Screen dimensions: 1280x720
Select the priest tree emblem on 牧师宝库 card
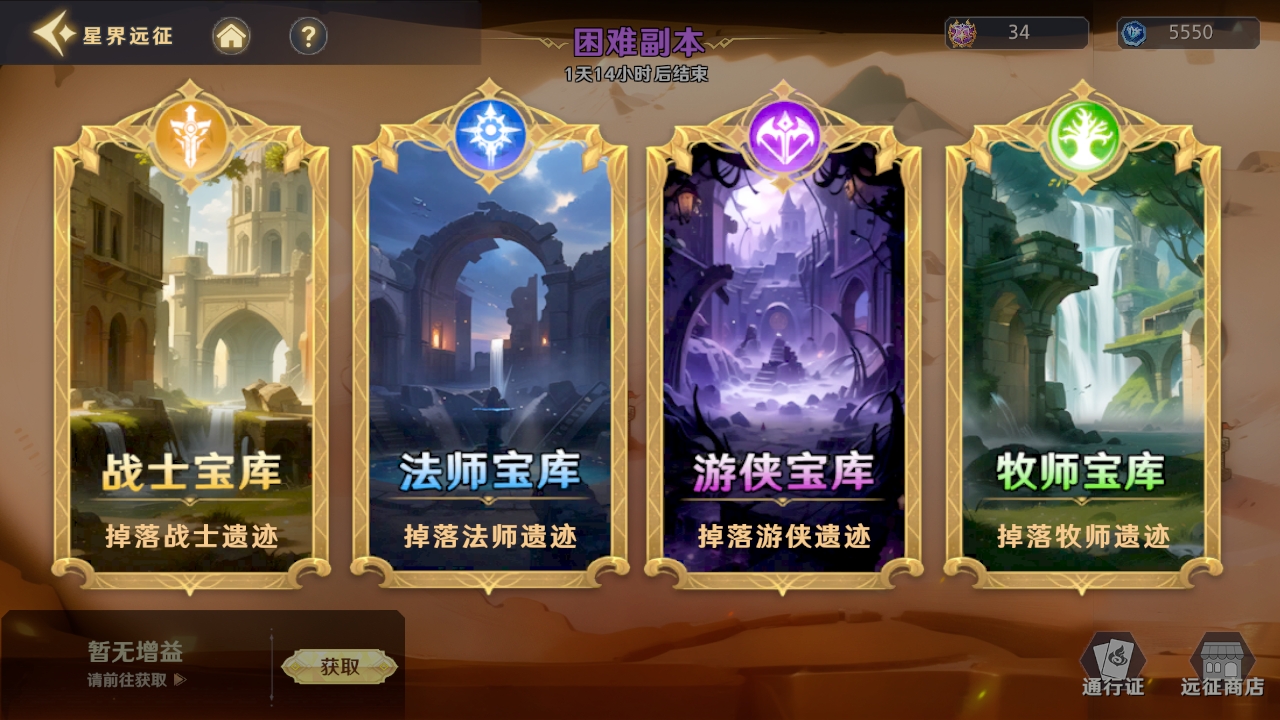1082,136
